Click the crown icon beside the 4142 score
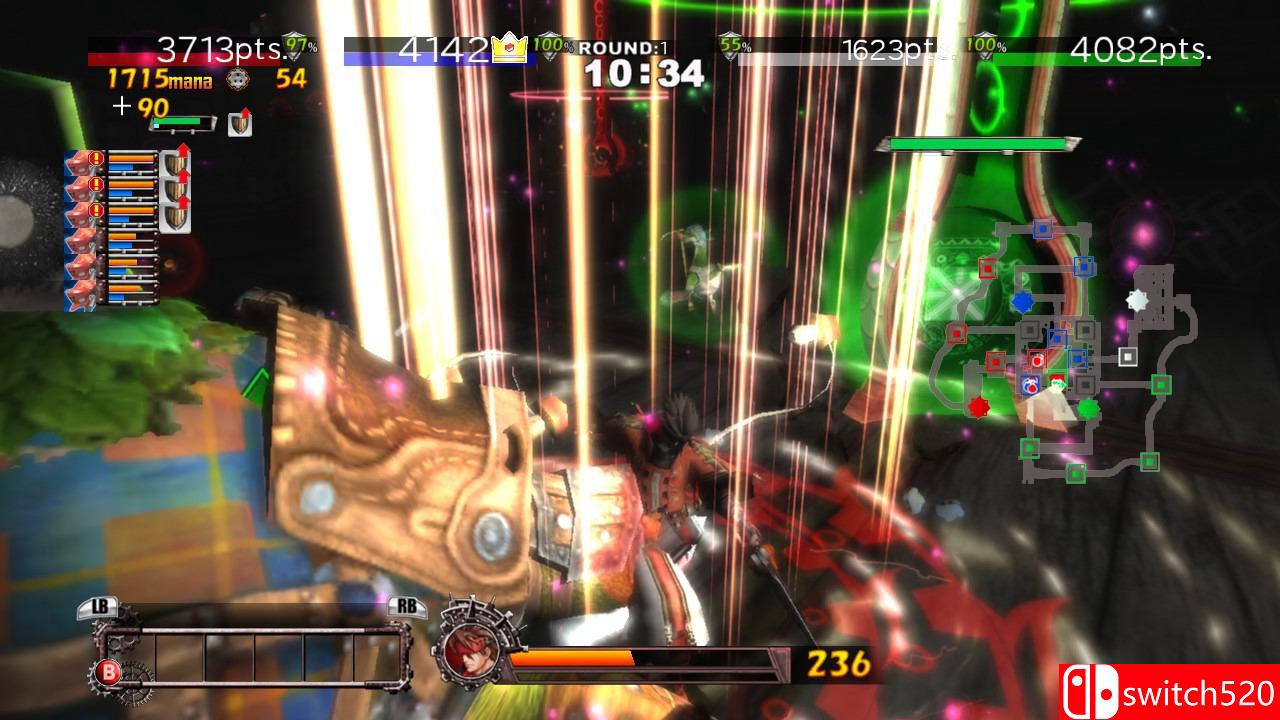Image resolution: width=1280 pixels, height=720 pixels. (x=509, y=45)
